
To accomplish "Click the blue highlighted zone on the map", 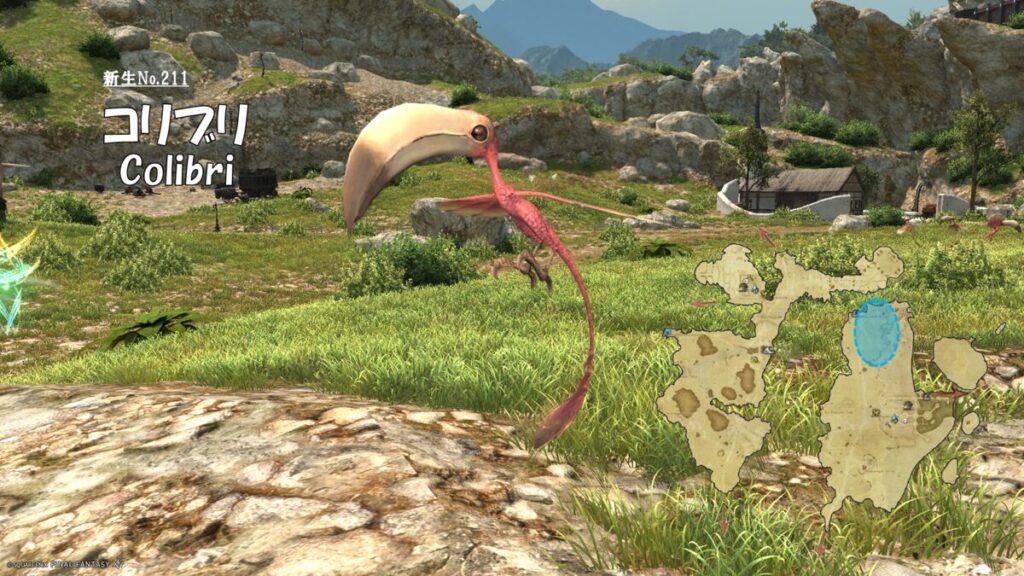I will [x=877, y=333].
